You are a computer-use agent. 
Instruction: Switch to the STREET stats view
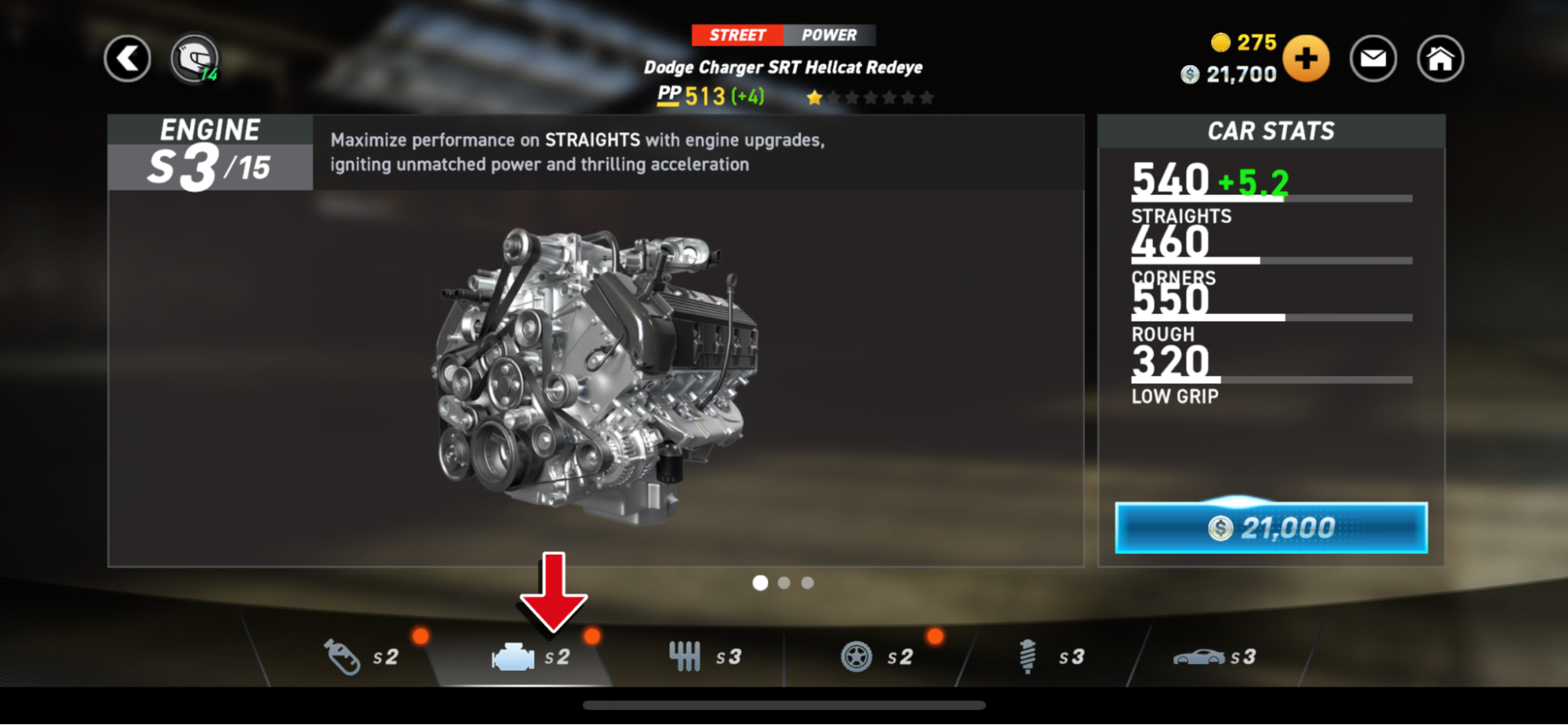tap(737, 35)
